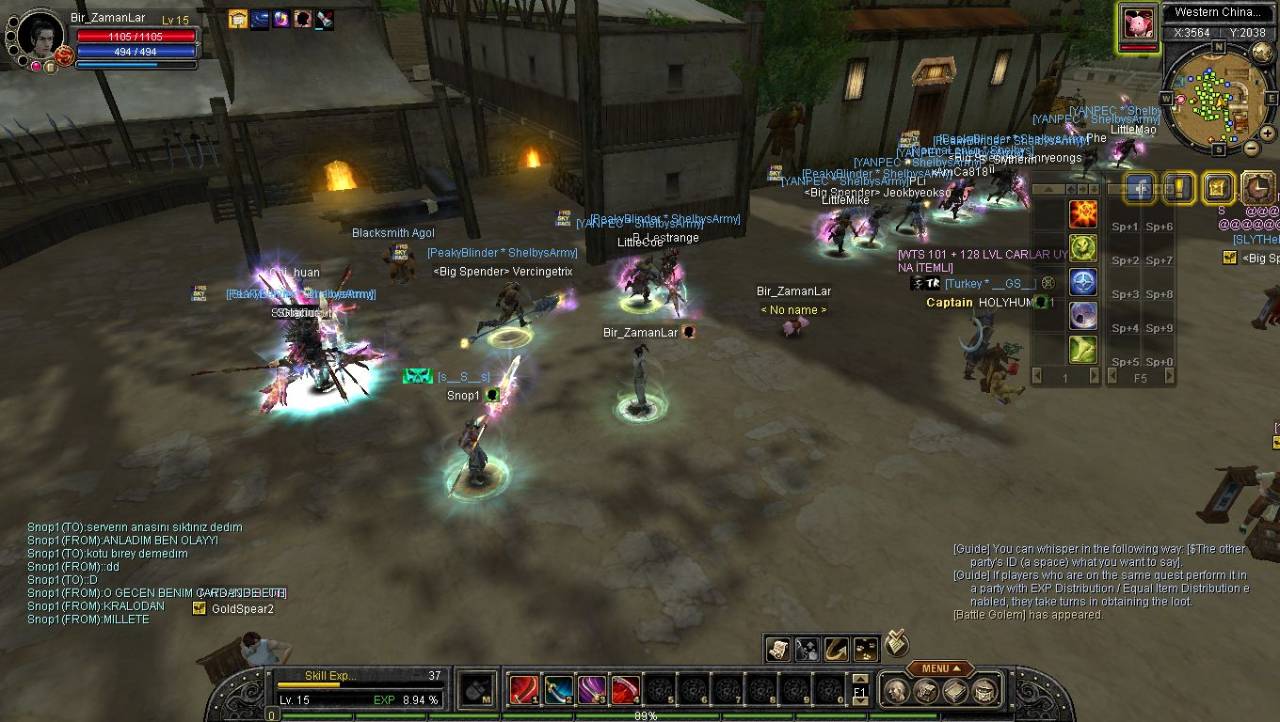Open the Facebook icon button

coord(1141,187)
